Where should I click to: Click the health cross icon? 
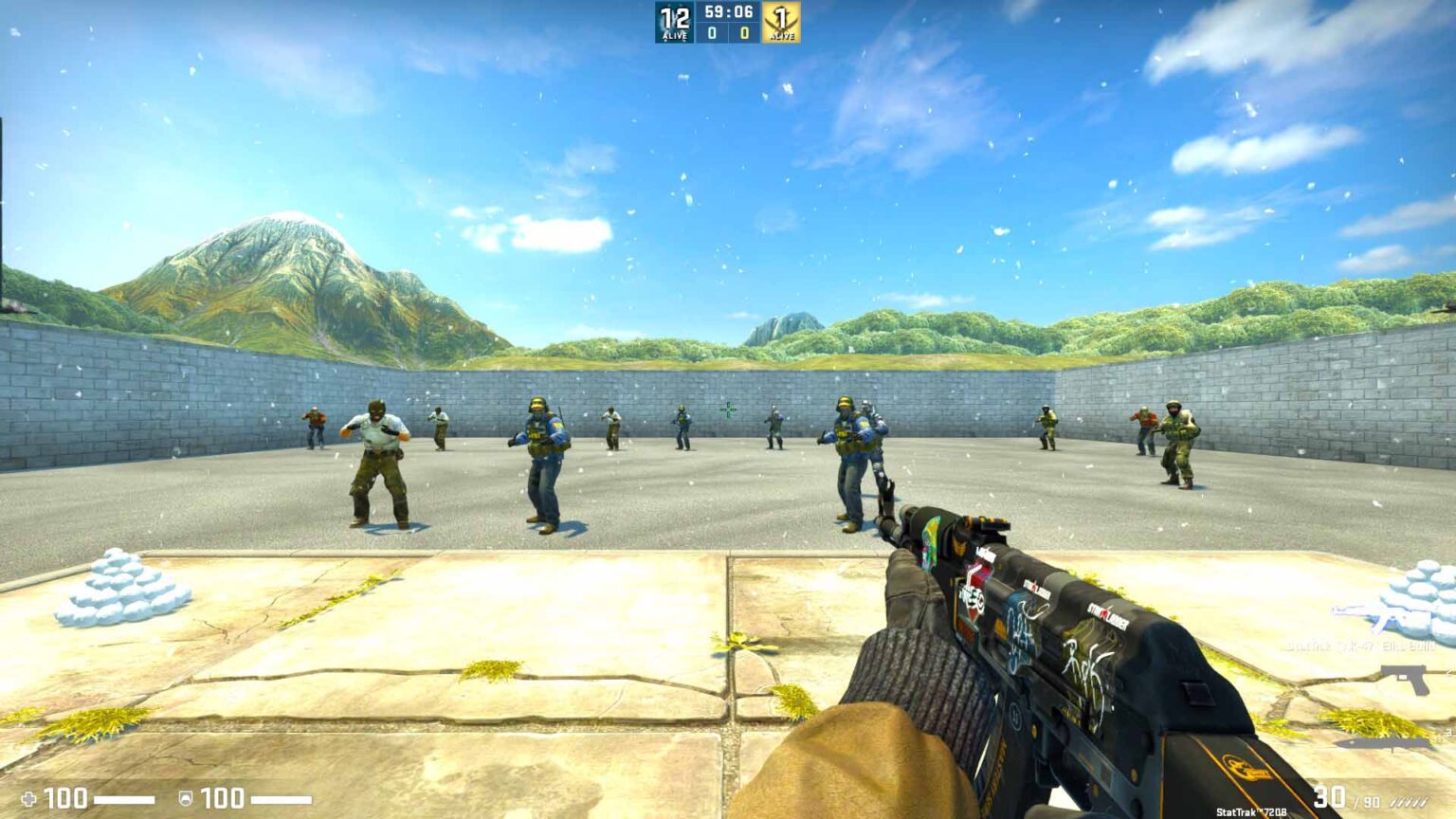31,799
